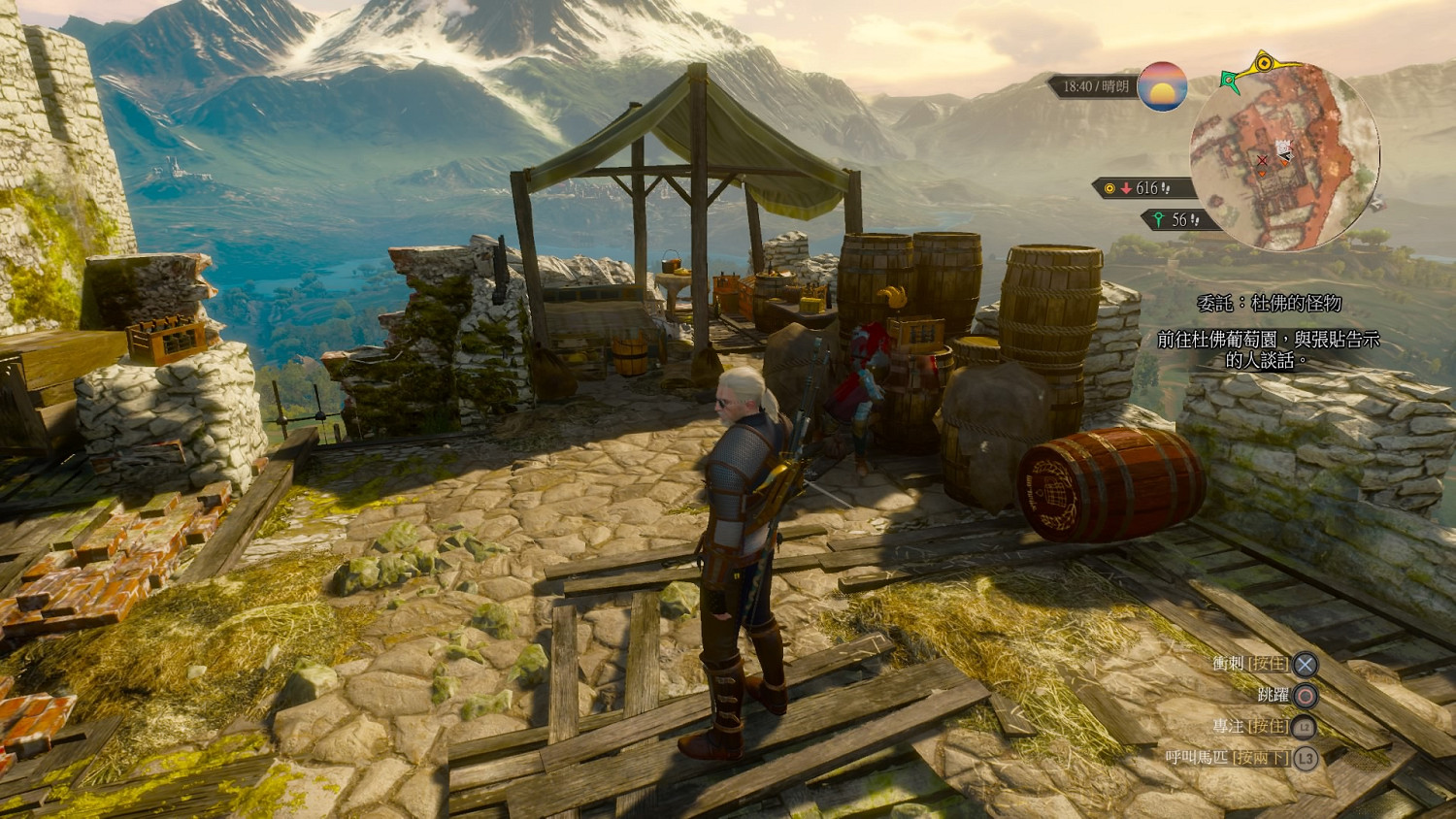
Task: Click the sunset weather icon
Action: [1162, 86]
